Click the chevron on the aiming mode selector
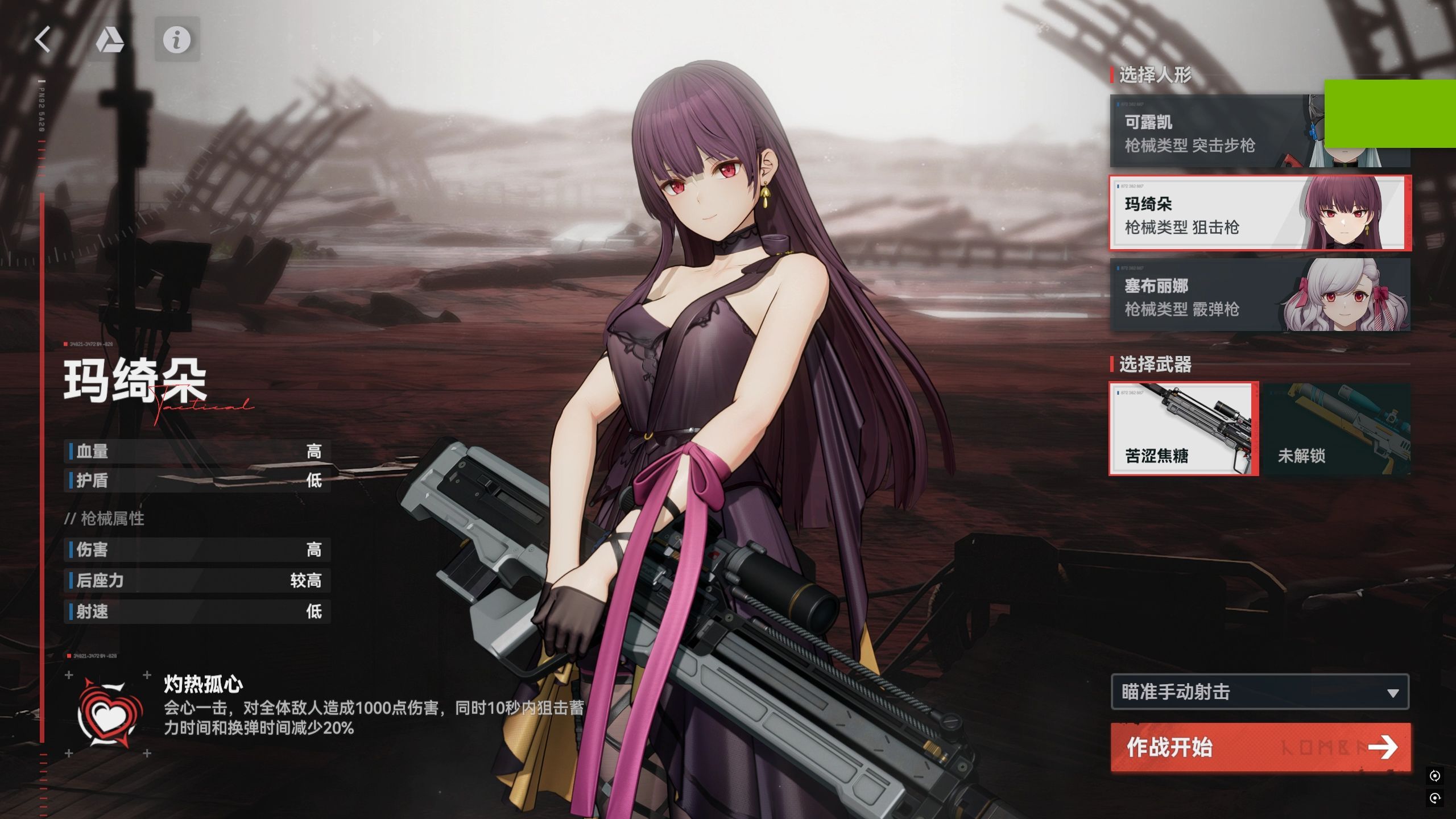 point(1392,693)
